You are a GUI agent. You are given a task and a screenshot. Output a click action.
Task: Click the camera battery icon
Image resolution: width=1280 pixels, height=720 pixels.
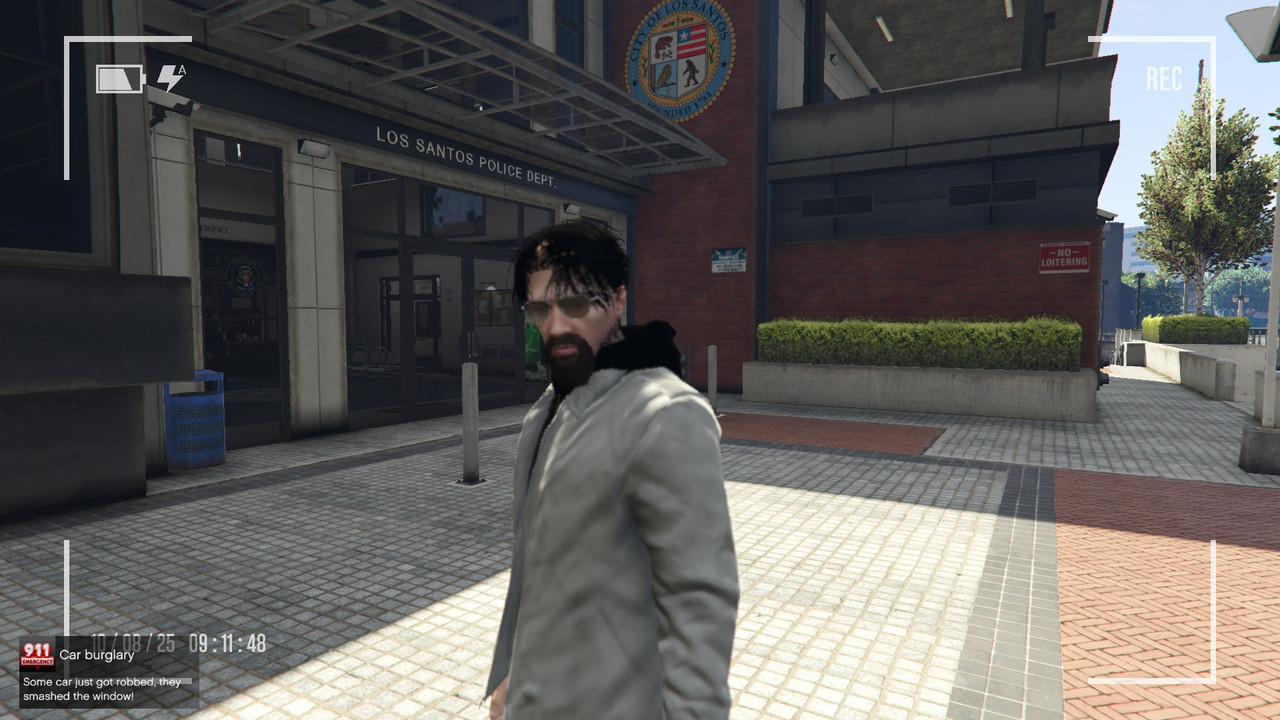120,79
